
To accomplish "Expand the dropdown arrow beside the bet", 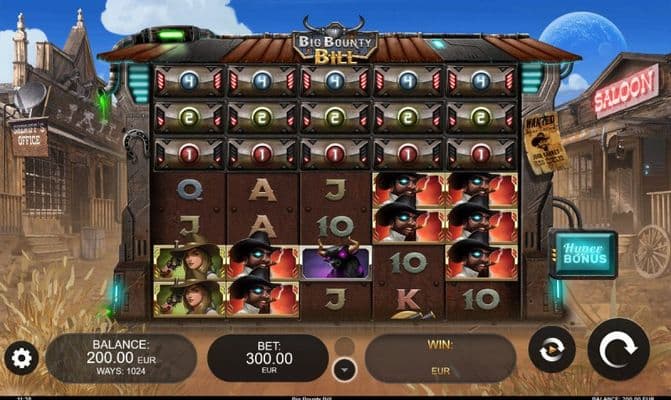I will pos(344,368).
